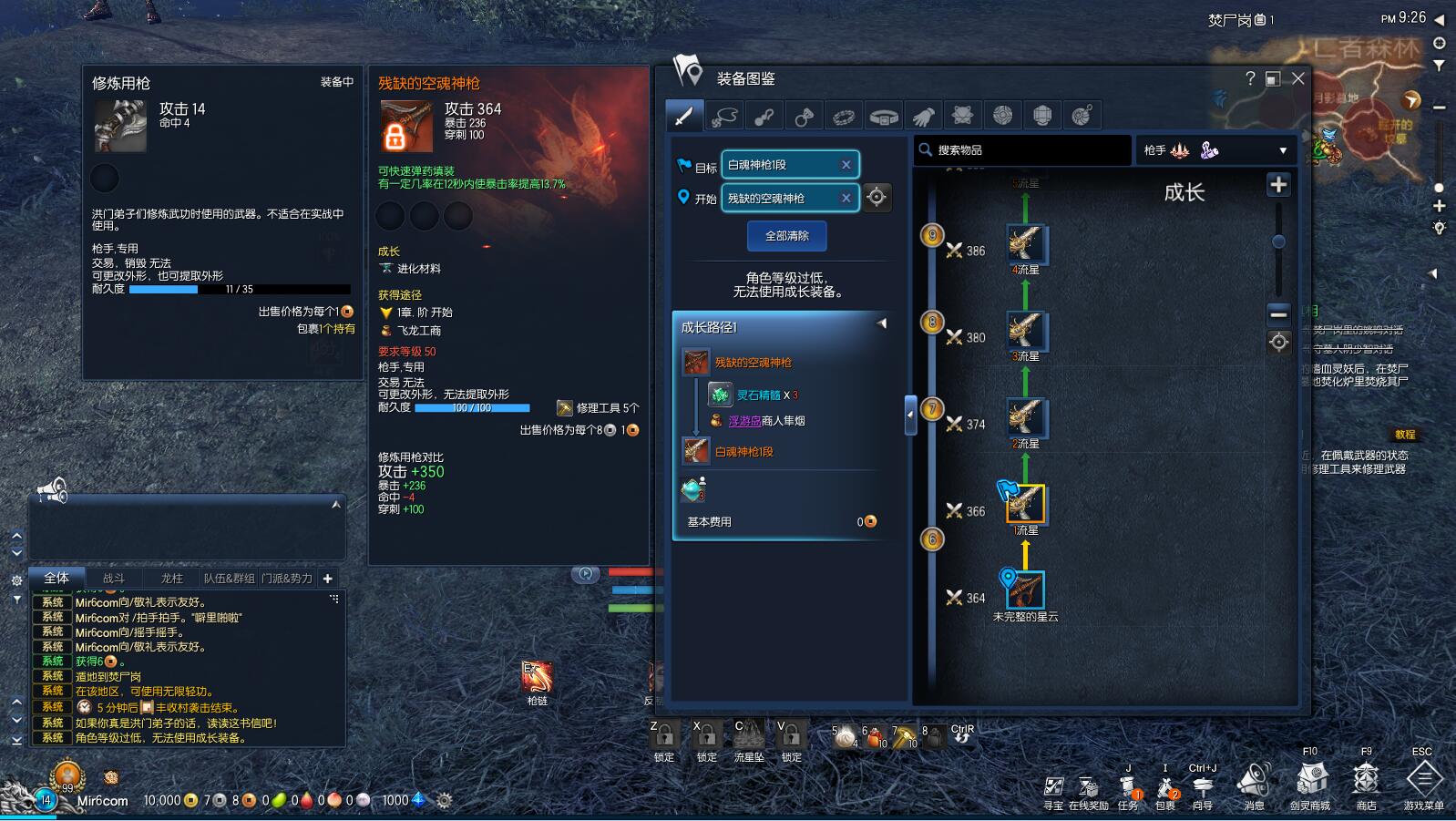Open the 任务 quest journal
1456x821 pixels.
(1128, 788)
